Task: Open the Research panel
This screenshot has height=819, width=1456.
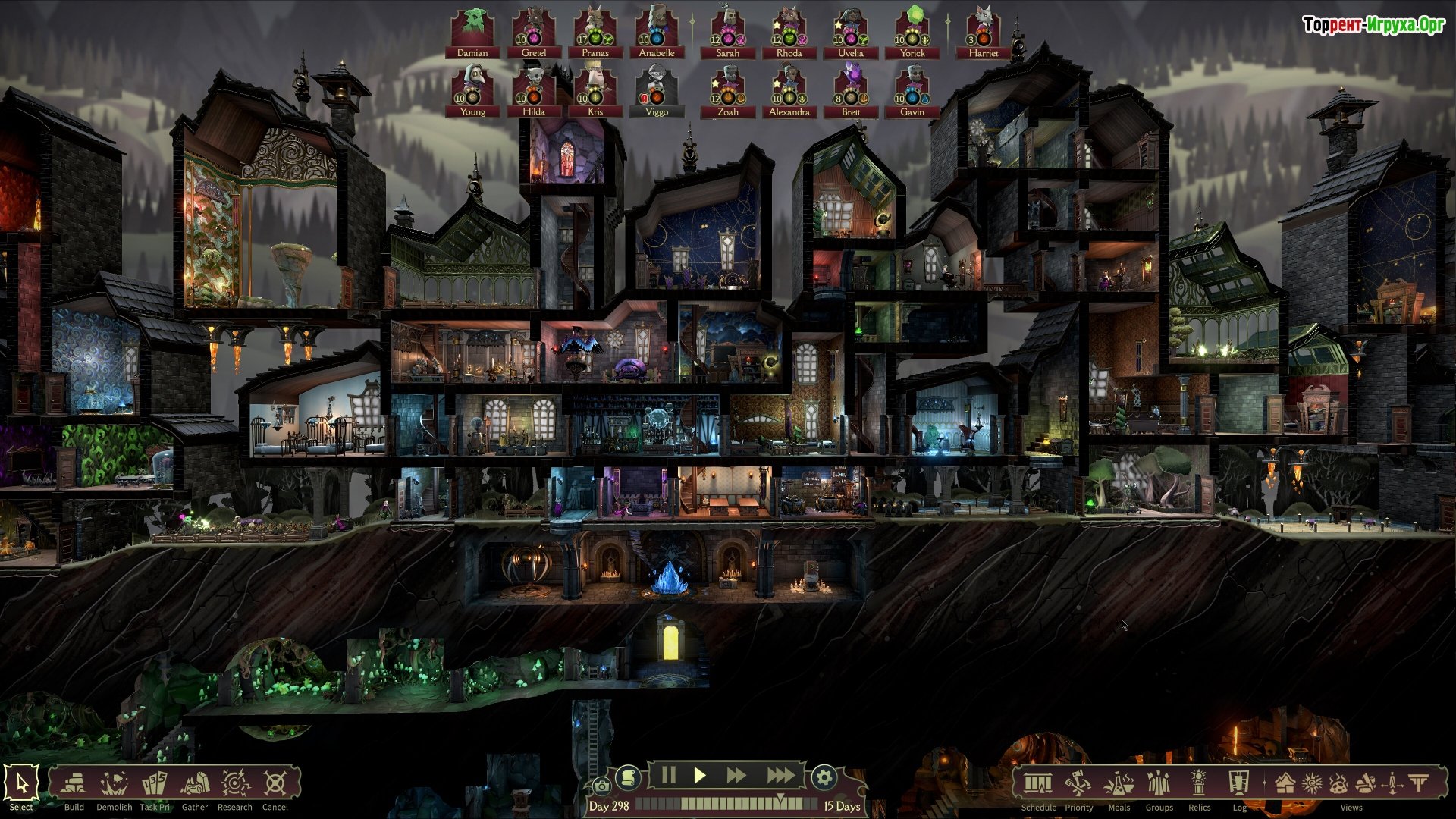Action: coord(235,783)
